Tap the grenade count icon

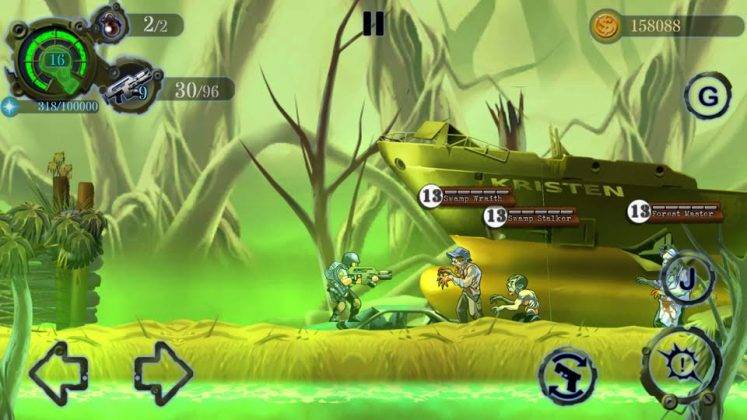(x=108, y=23)
